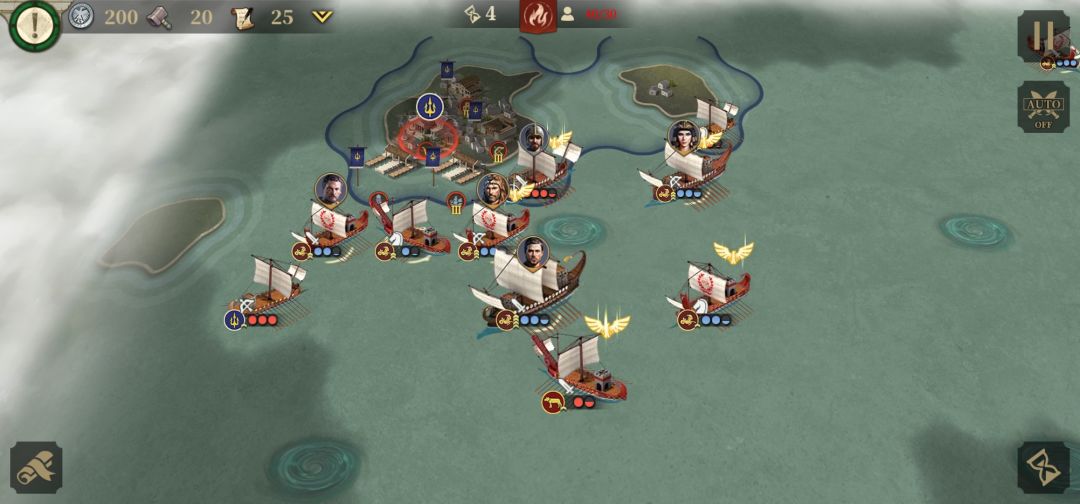Screen dimensions: 1080x504
Task: Expand the resource bar dropdown arrow
Action: [321, 16]
